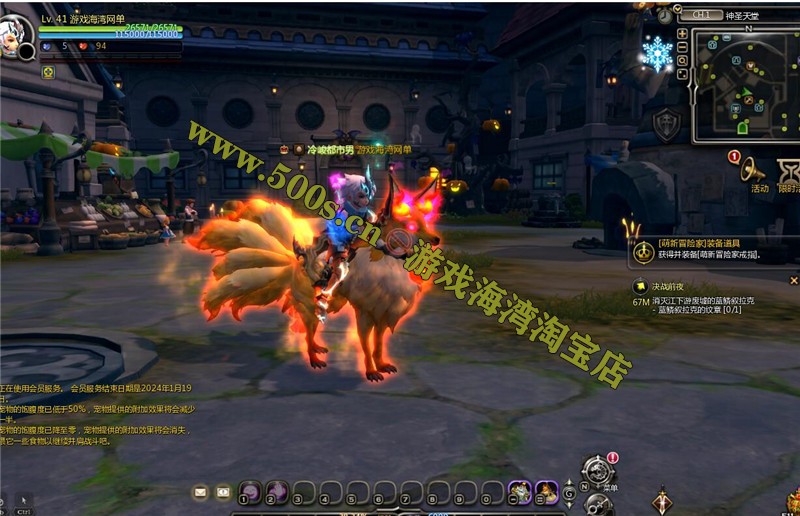Click the minimap

(x=747, y=85)
